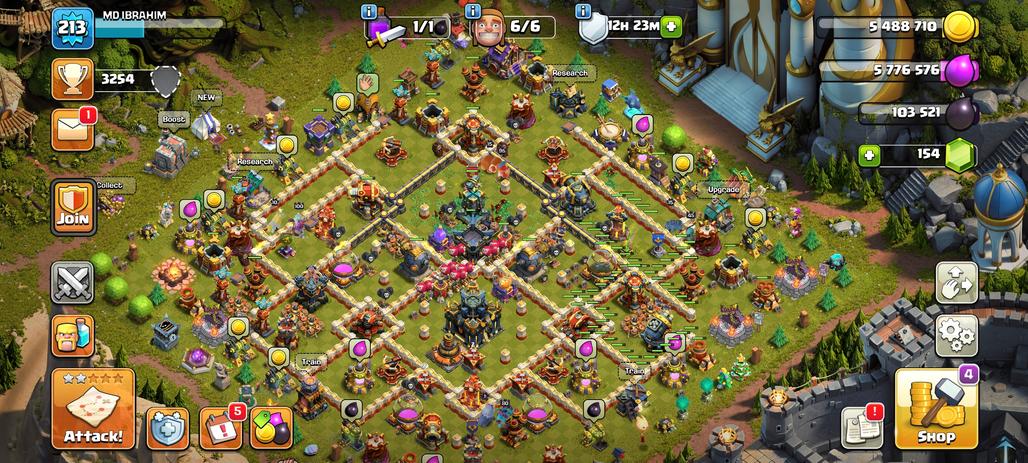This screenshot has height=463, width=1028.
Task: Add shield time with the green plus
Action: (x=671, y=27)
